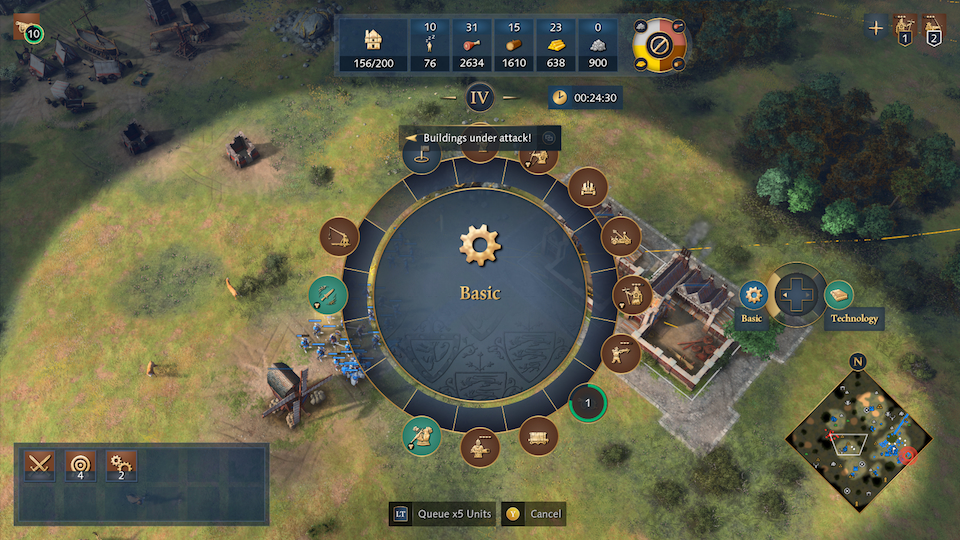Select the teal crossed-weapons wheel slot

pos(328,295)
